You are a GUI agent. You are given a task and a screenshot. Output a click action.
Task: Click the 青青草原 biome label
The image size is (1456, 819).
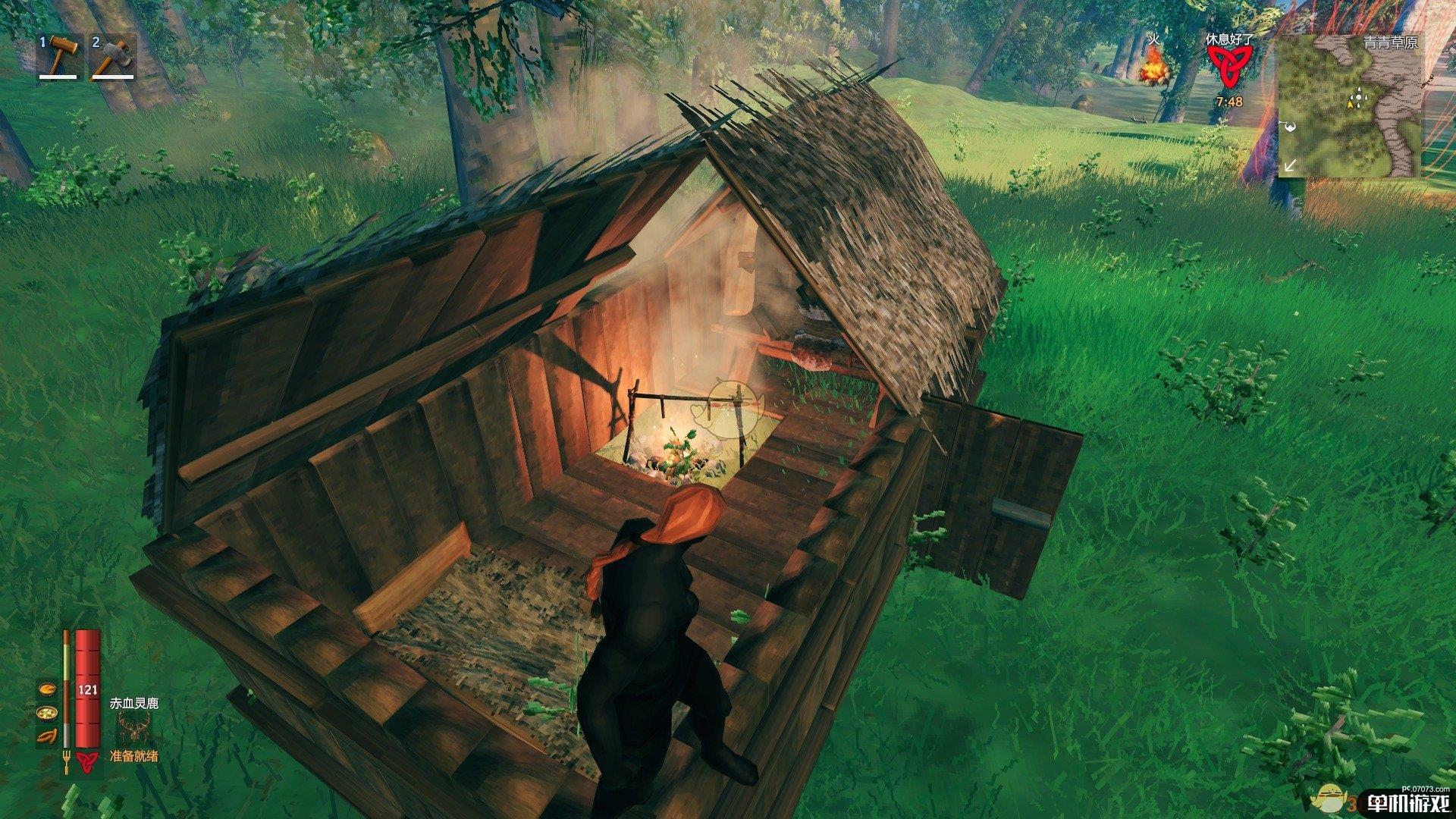coord(1390,43)
